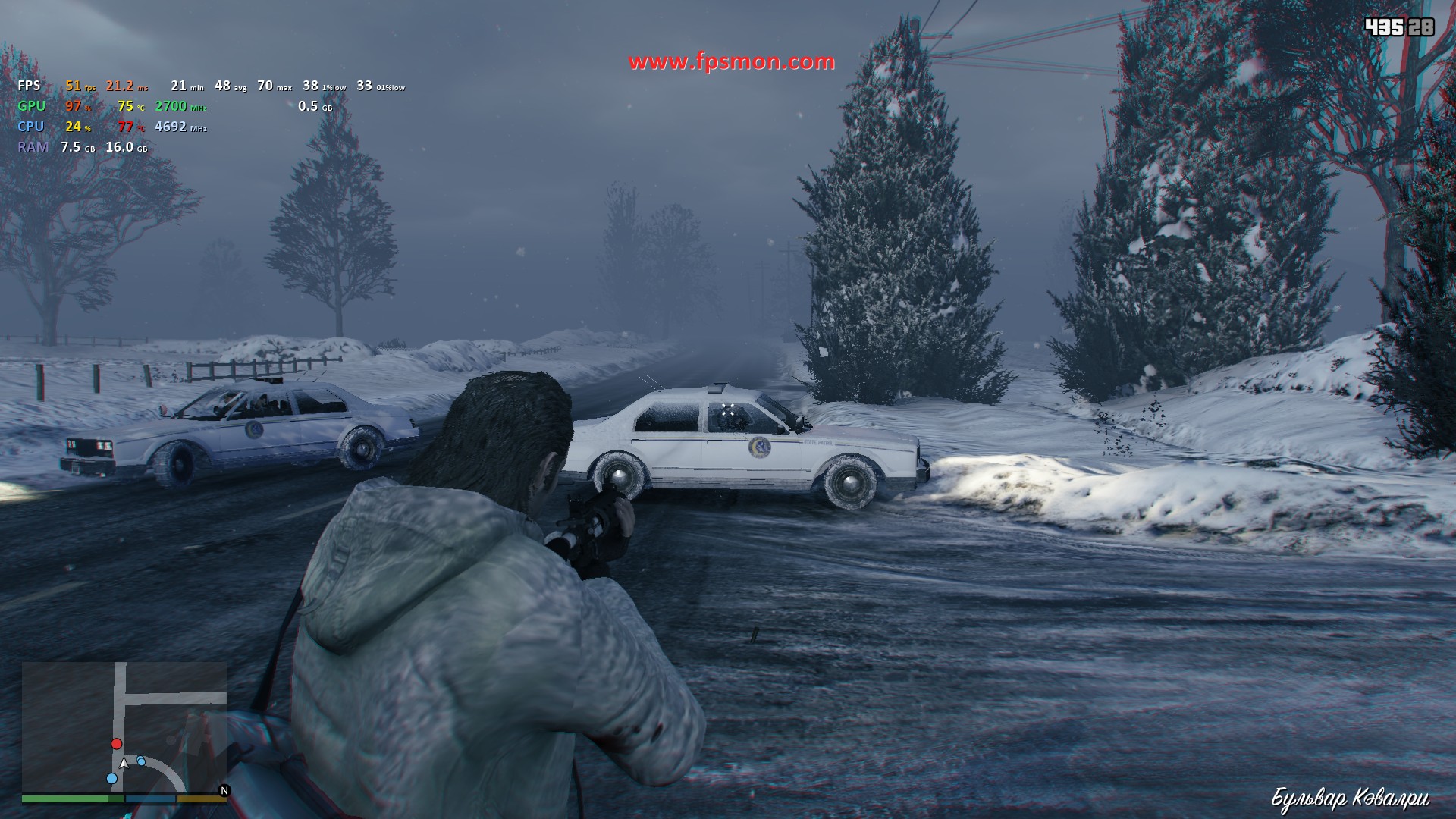Select the red blip on the minimap
Viewport: 1456px width, 819px height.
[x=117, y=744]
